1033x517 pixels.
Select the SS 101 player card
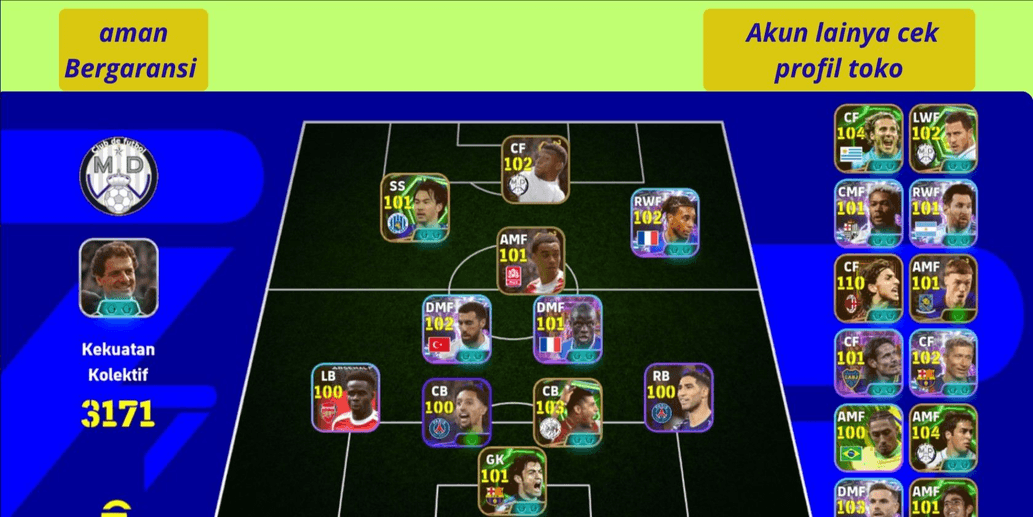click(x=414, y=206)
